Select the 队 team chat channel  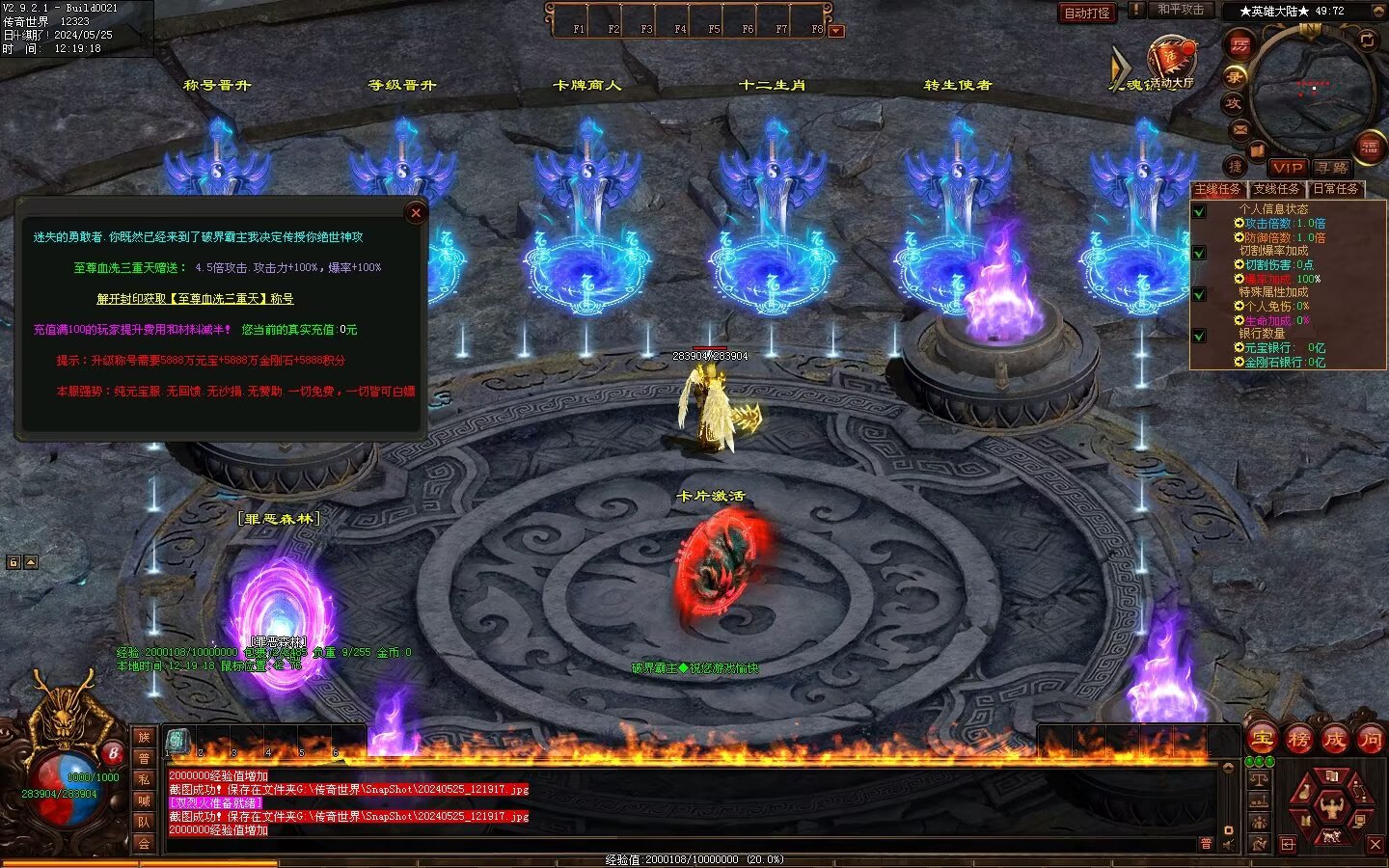144,822
